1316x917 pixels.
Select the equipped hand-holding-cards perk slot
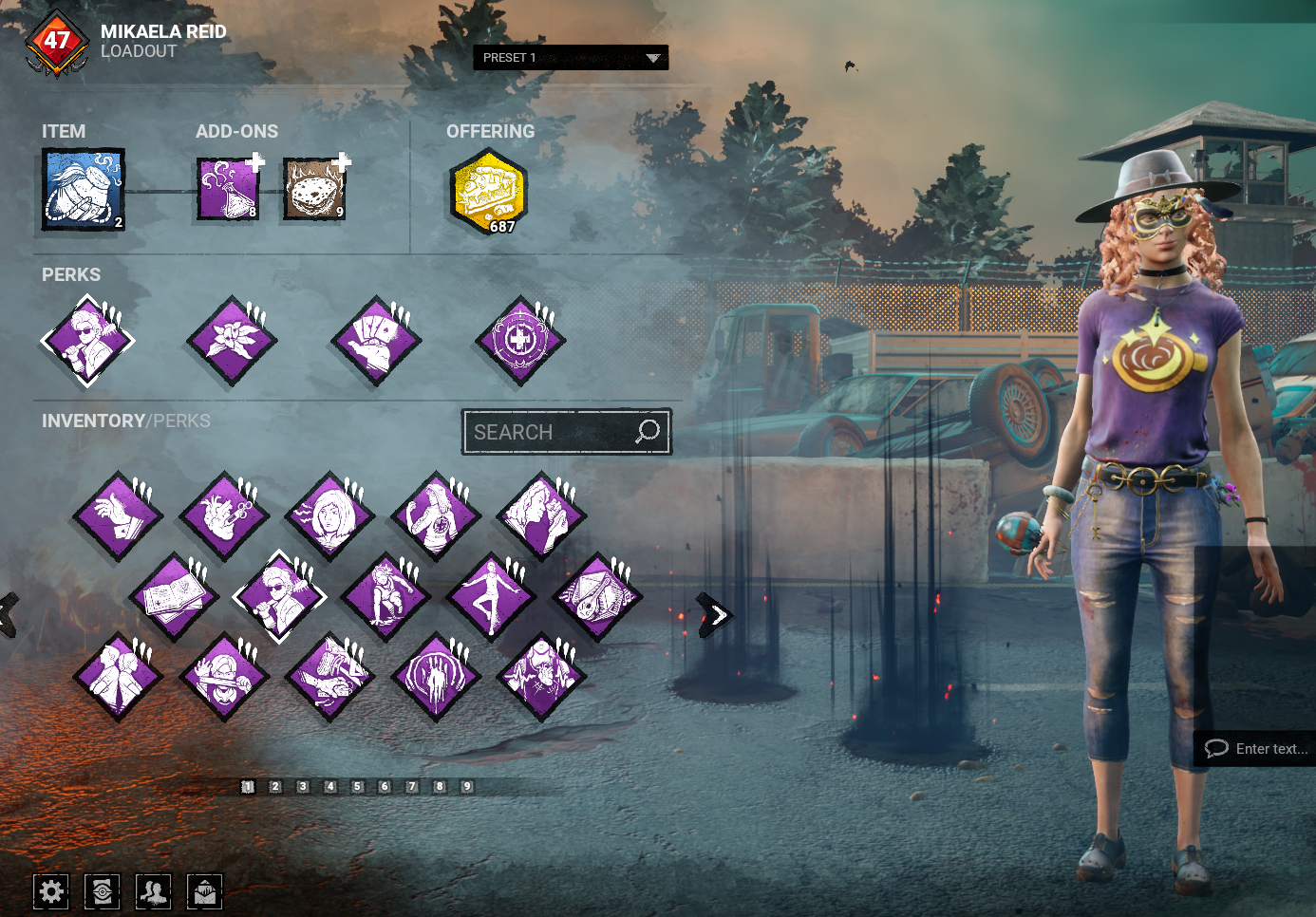pos(376,340)
